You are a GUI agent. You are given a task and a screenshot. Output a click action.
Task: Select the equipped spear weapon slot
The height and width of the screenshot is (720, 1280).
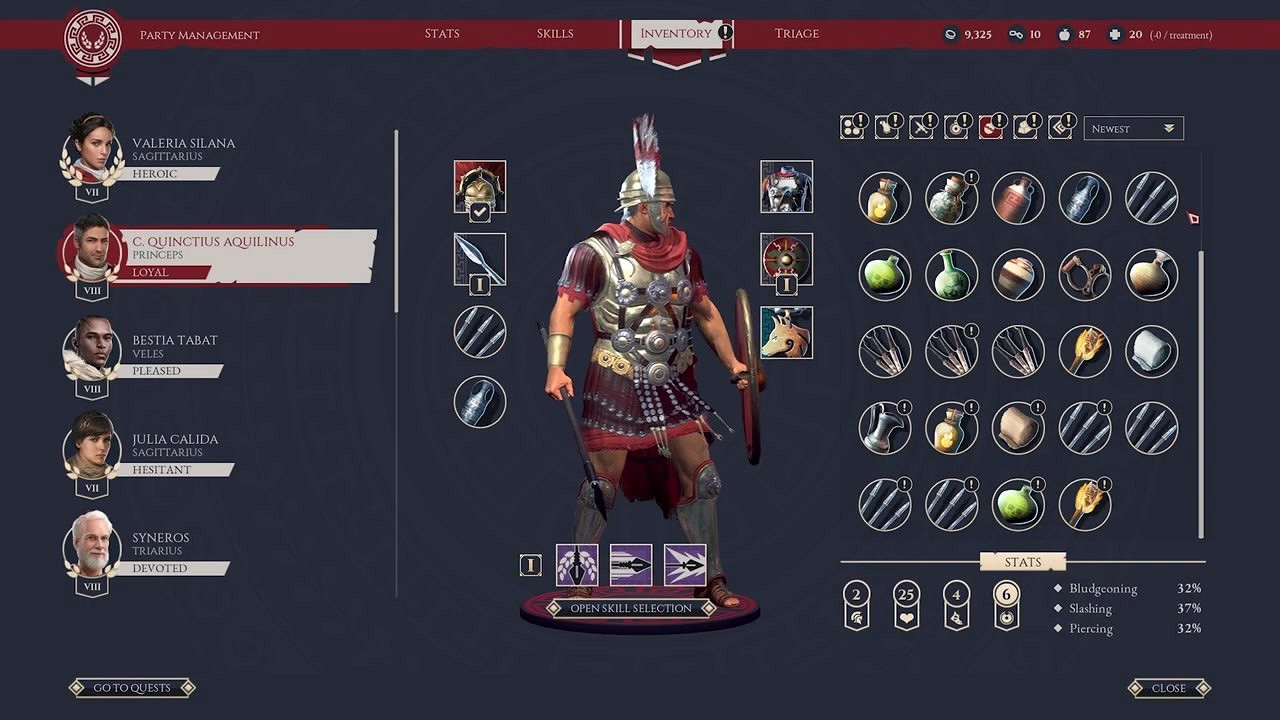(x=480, y=260)
